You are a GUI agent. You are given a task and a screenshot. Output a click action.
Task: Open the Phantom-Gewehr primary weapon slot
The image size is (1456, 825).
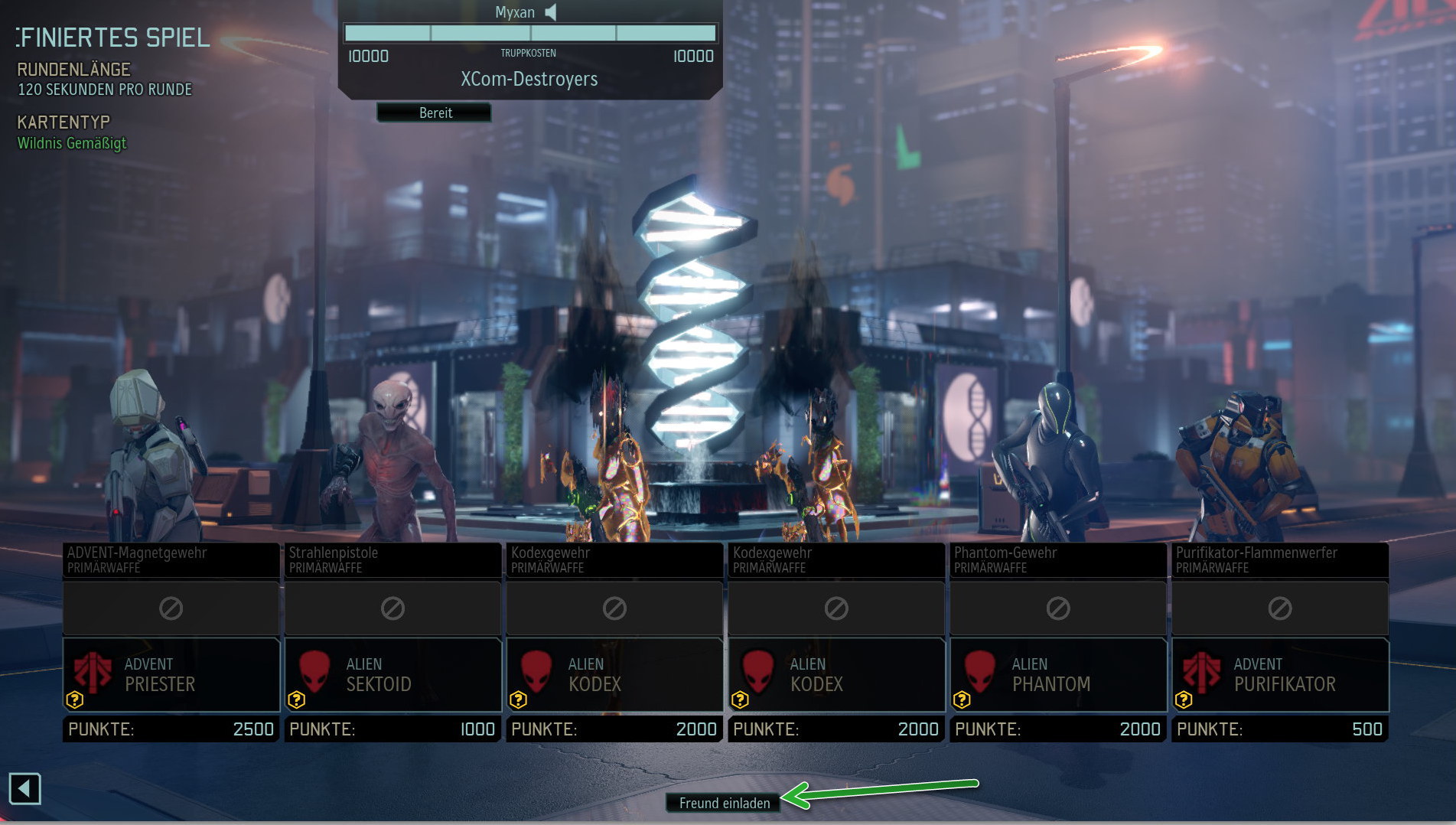[x=1058, y=559]
